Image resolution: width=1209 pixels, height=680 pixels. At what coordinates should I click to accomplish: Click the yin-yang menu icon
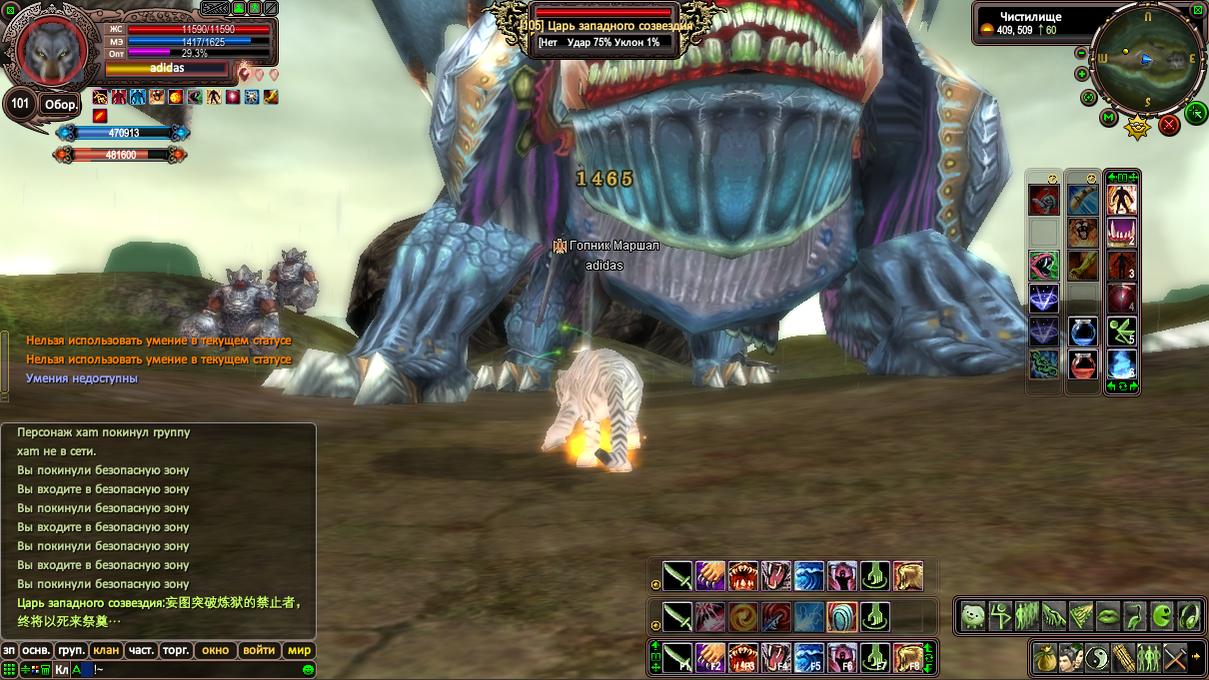coord(1098,657)
